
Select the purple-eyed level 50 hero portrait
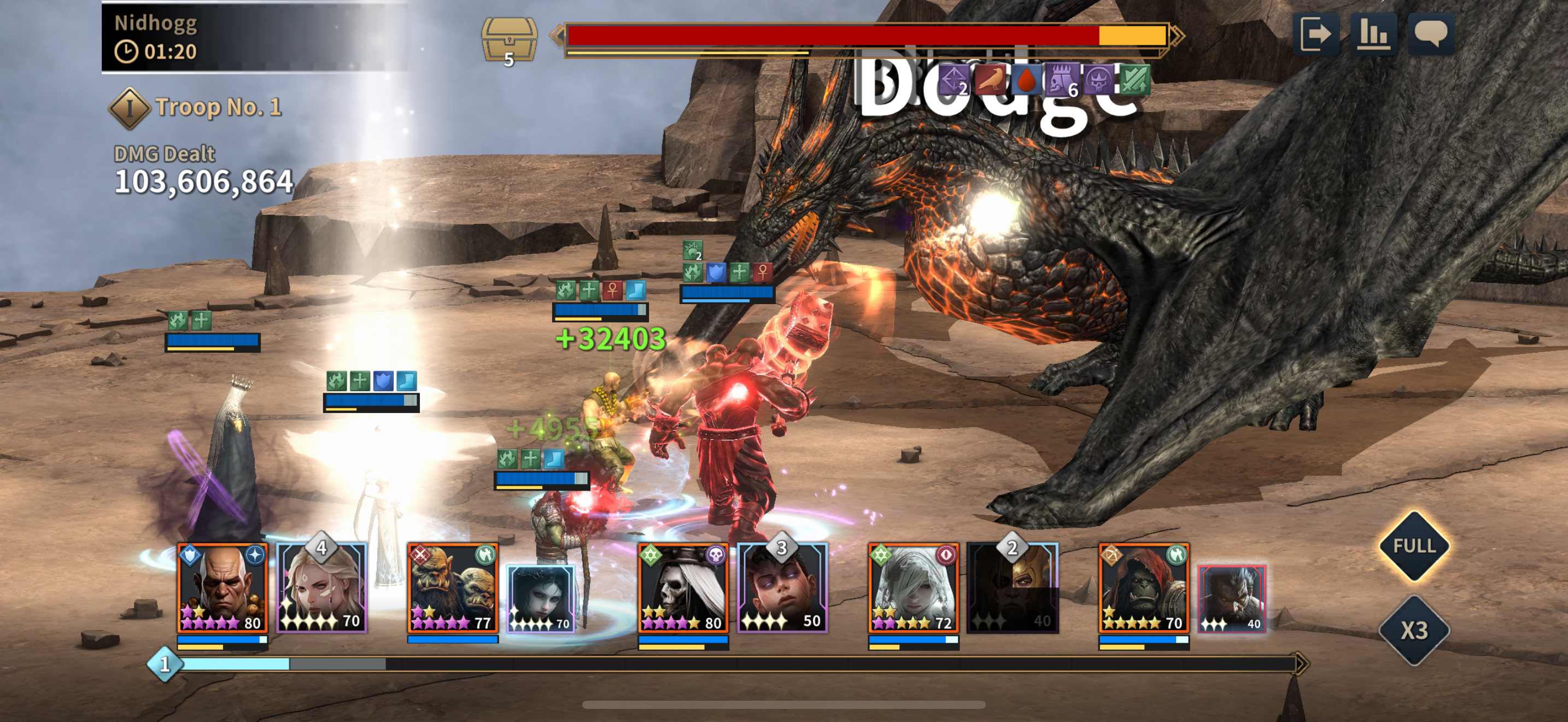click(782, 588)
